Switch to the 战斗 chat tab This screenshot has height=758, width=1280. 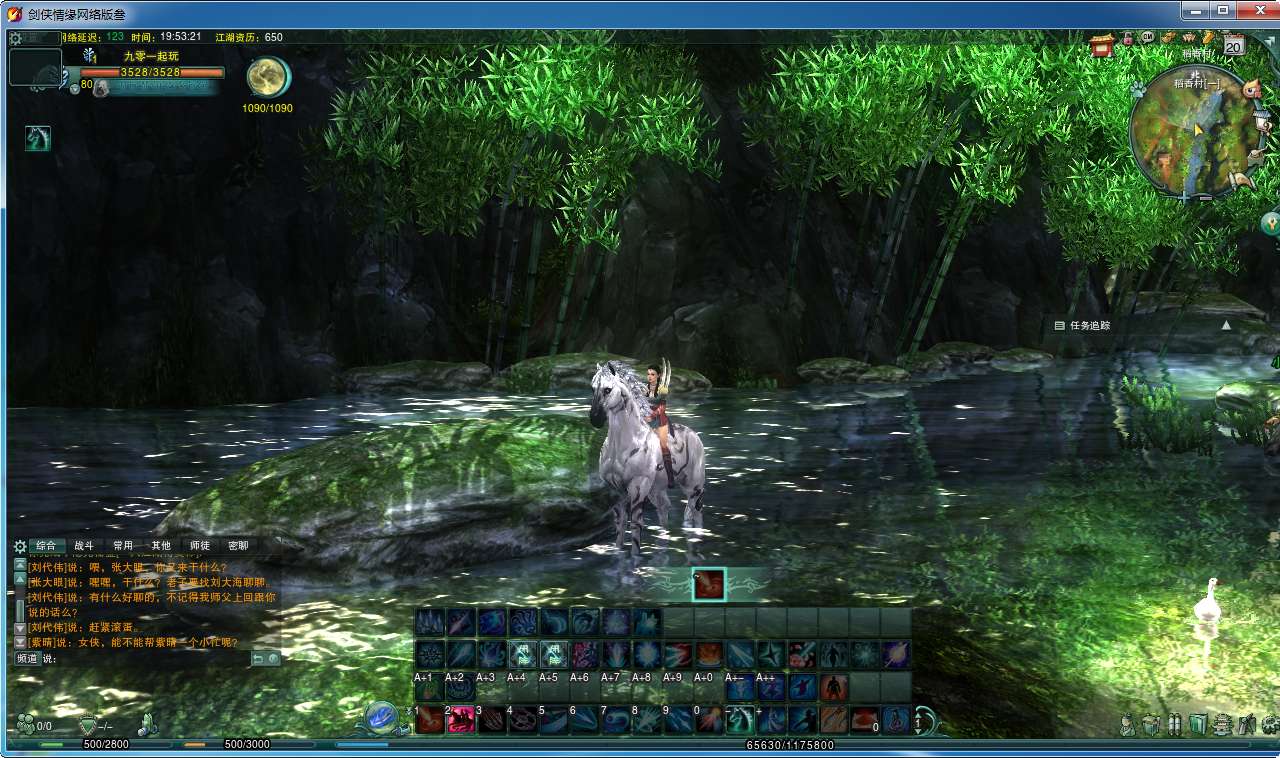[83, 546]
